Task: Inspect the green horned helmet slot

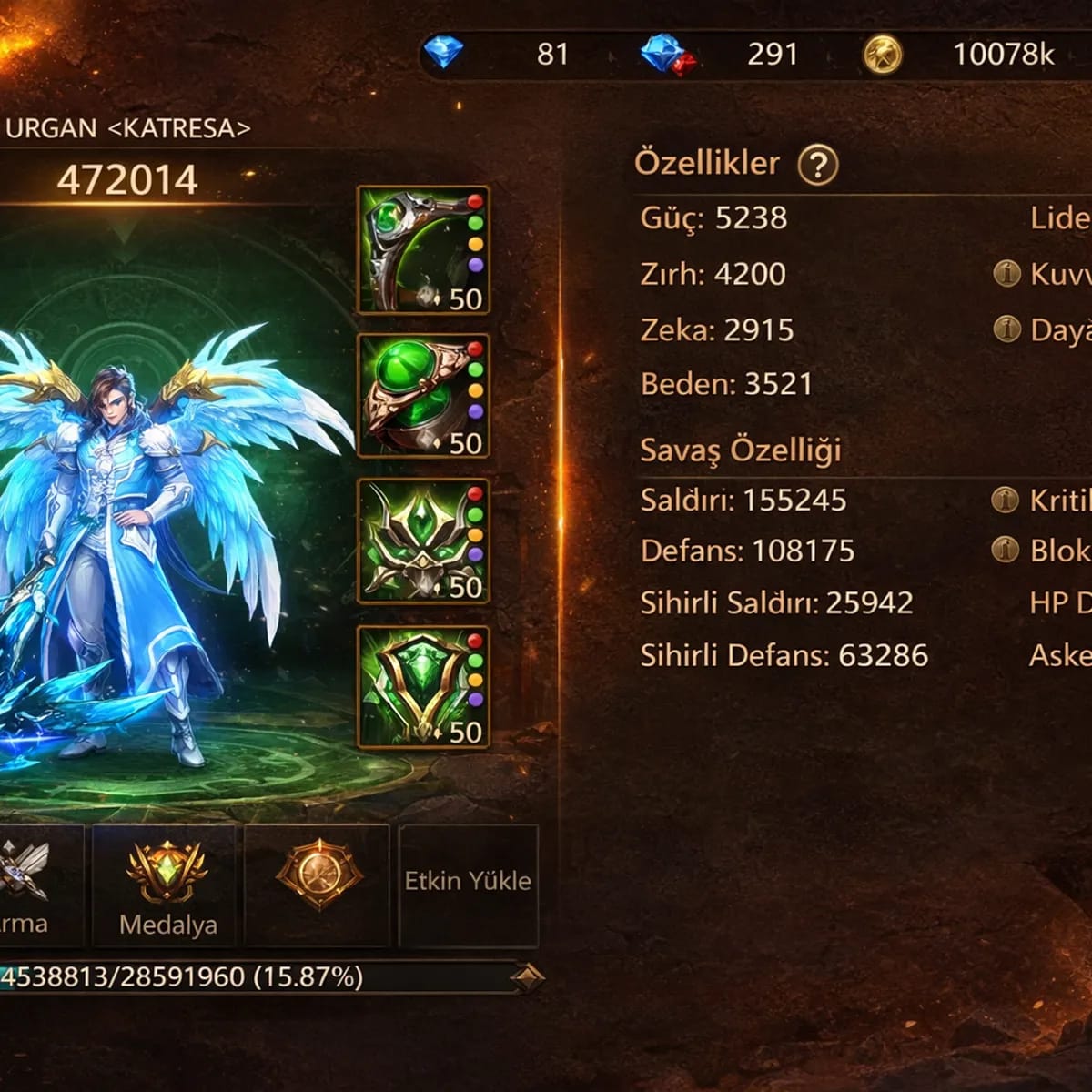Action: pyautogui.click(x=422, y=541)
